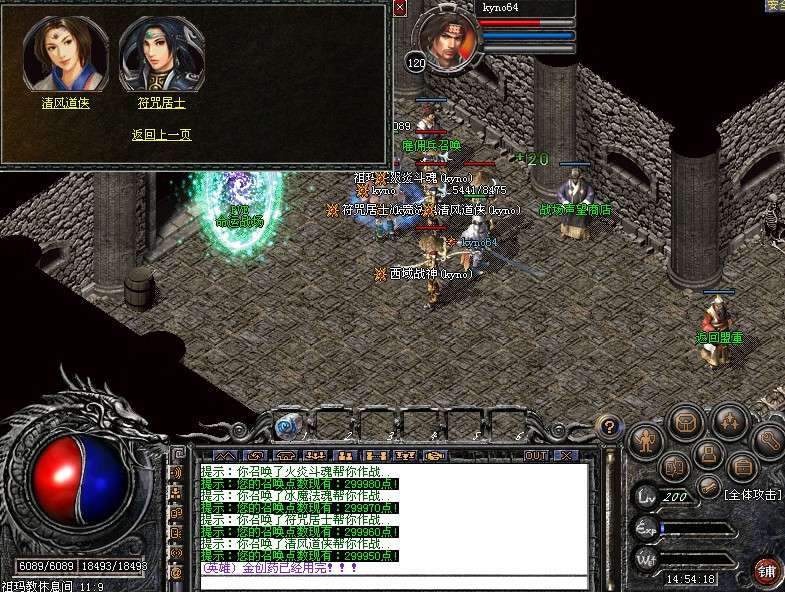
Task: Close the chat panel with its X button
Action: (566, 456)
